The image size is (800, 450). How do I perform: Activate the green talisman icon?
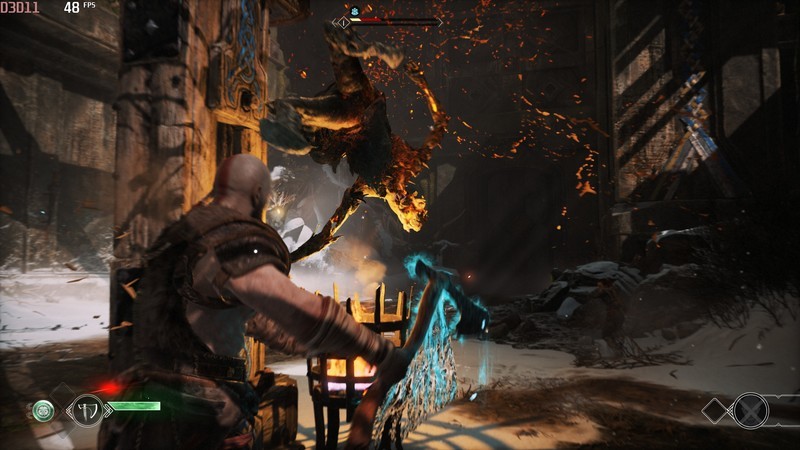[43, 410]
